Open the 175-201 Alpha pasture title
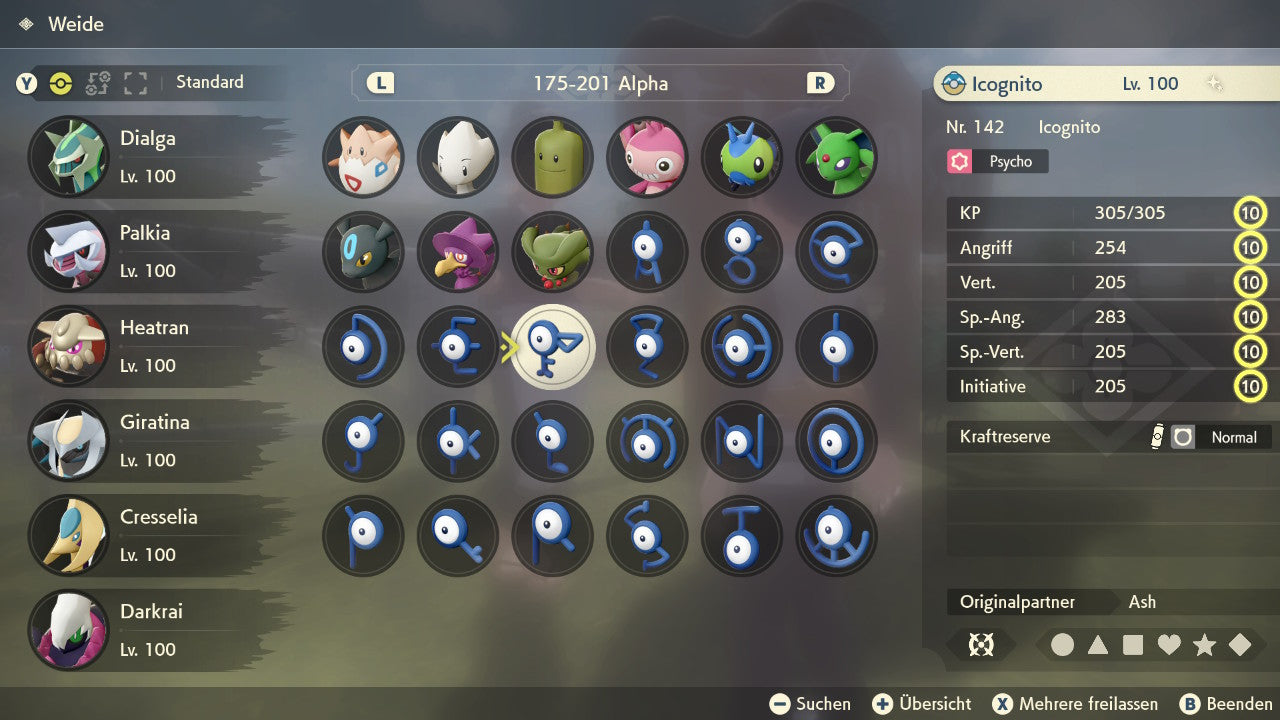The width and height of the screenshot is (1280, 720). [600, 84]
